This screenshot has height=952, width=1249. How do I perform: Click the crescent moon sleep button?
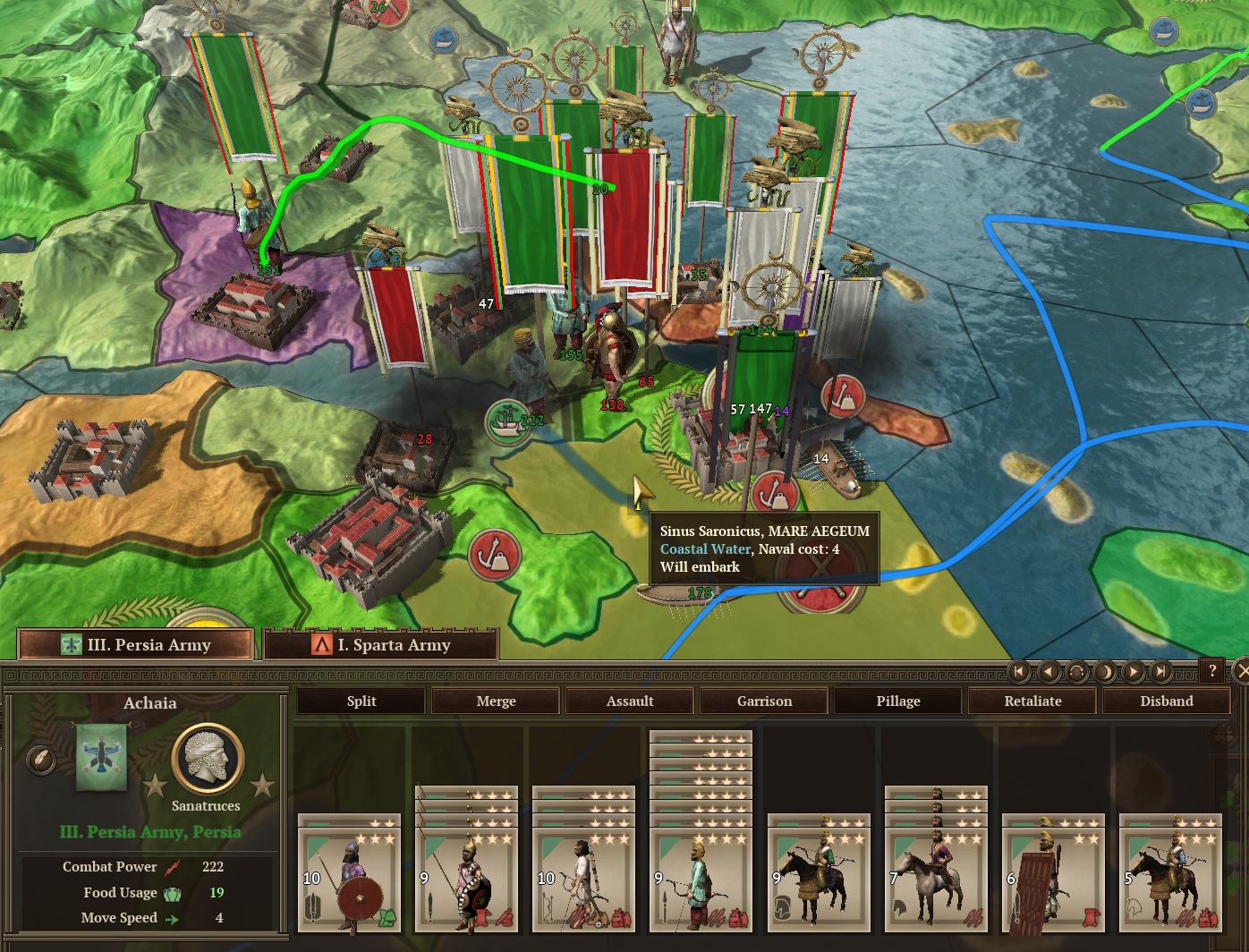click(x=1105, y=671)
